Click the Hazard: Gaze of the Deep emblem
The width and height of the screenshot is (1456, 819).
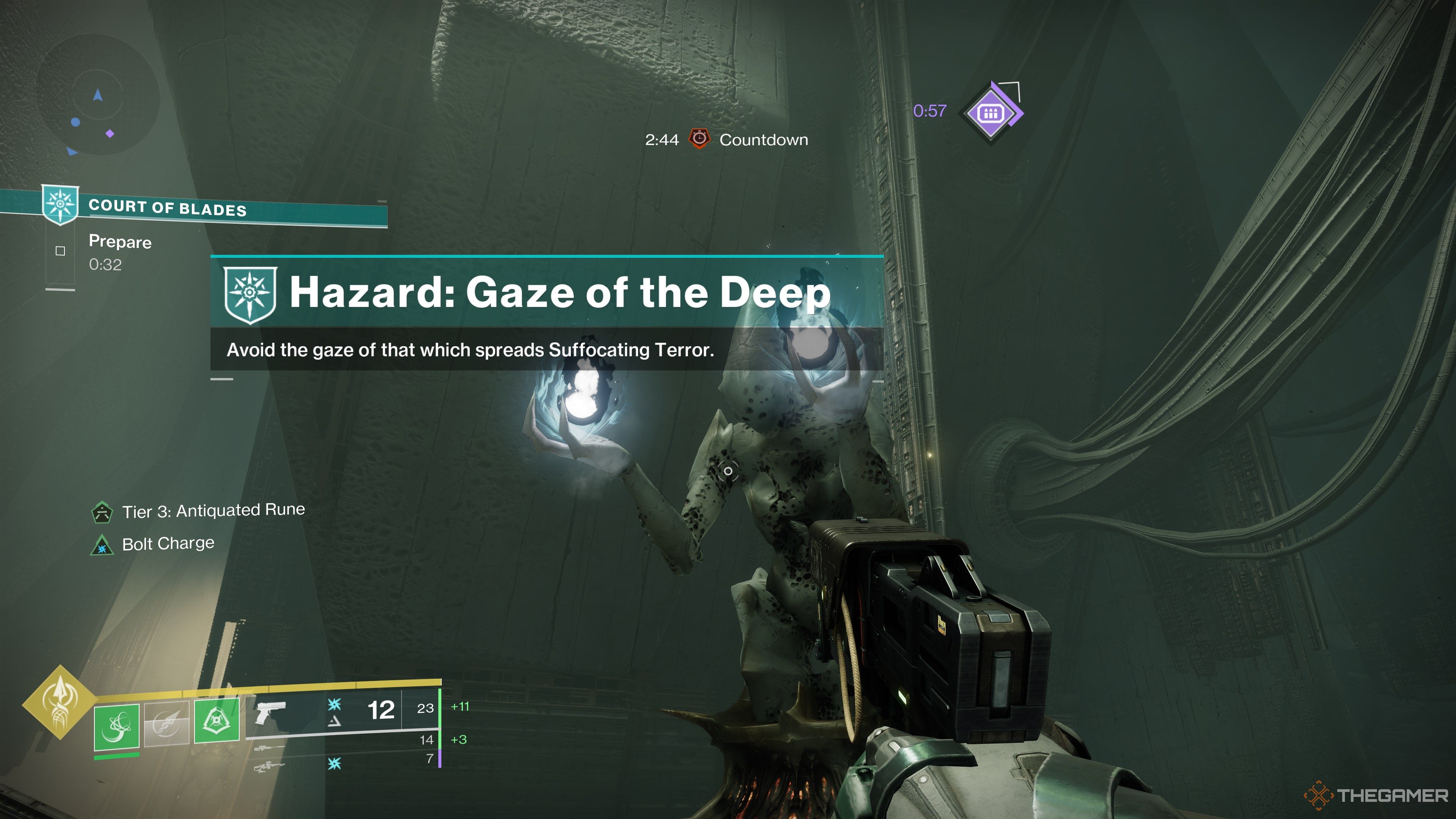[250, 294]
